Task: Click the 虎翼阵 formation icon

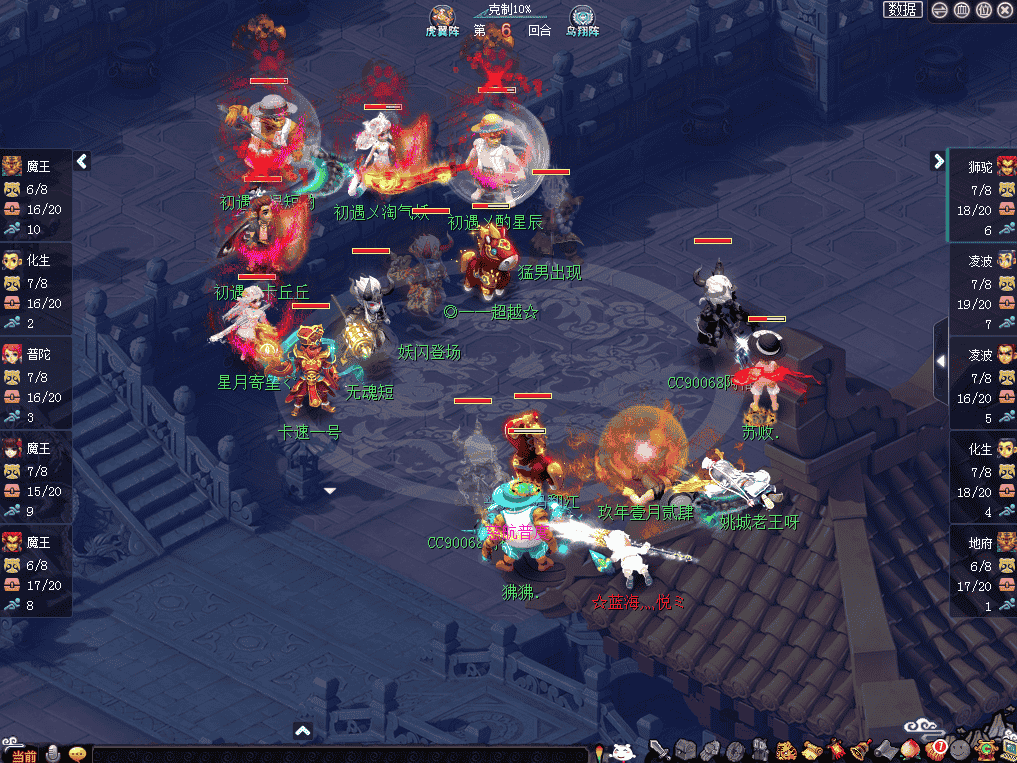Action: click(441, 18)
